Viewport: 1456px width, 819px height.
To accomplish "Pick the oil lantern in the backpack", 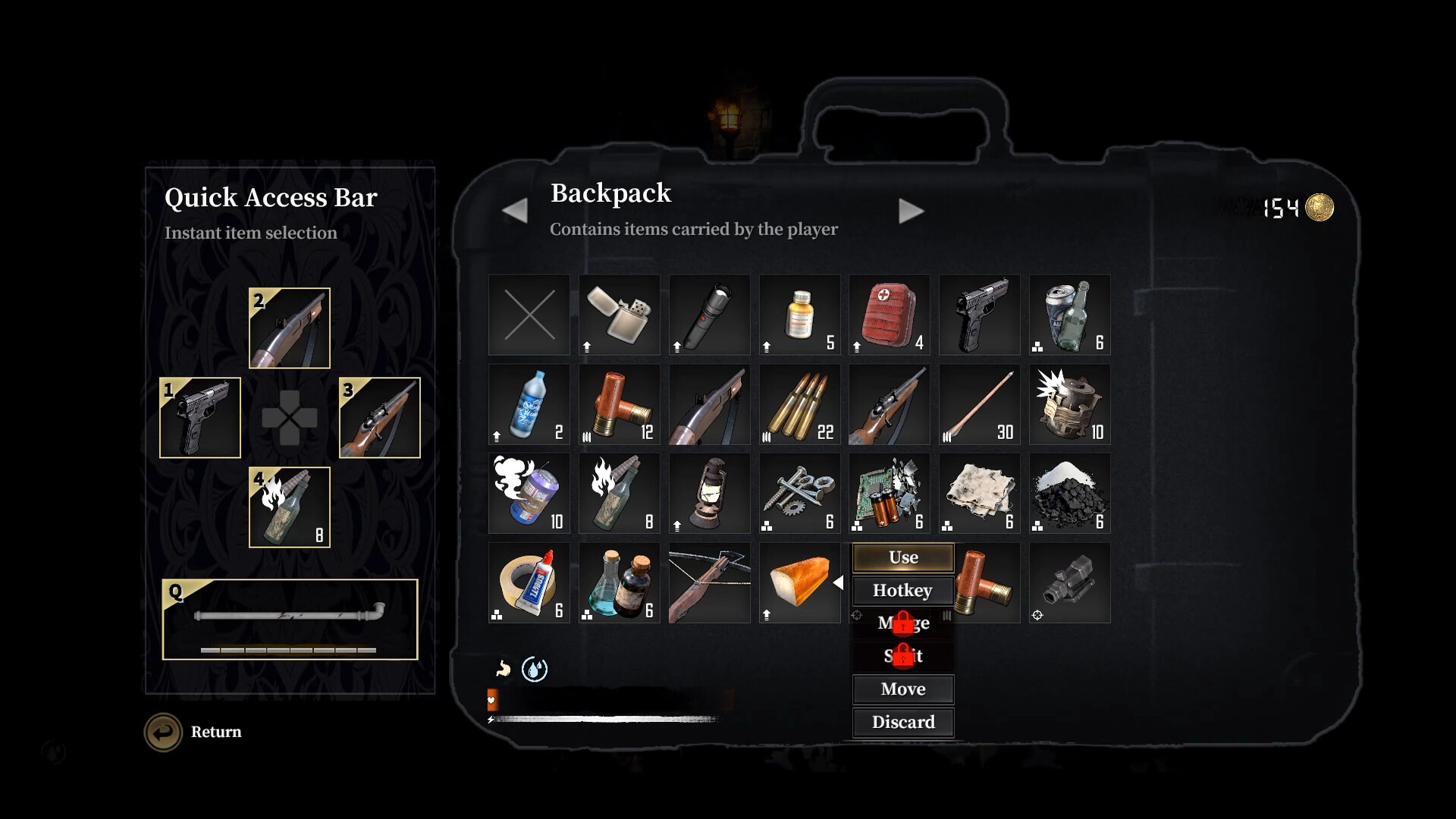I will tap(709, 494).
